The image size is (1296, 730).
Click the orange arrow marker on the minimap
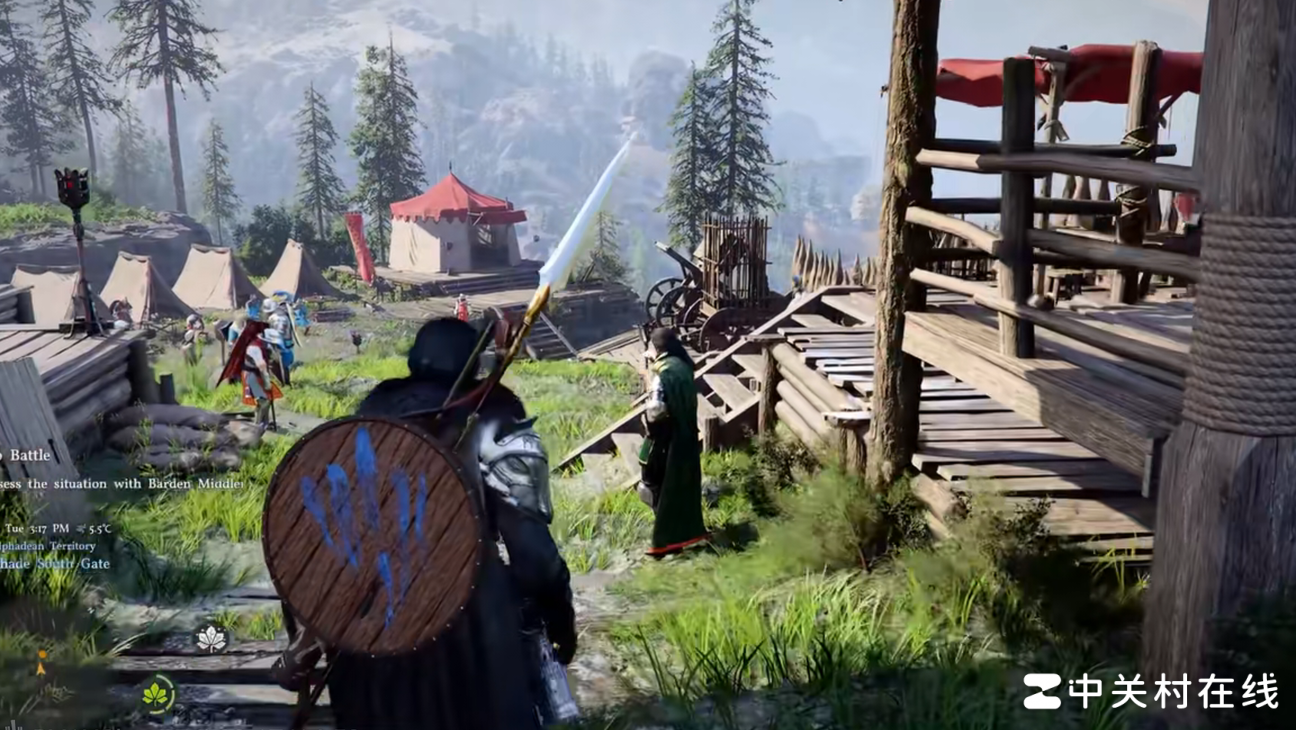41,663
